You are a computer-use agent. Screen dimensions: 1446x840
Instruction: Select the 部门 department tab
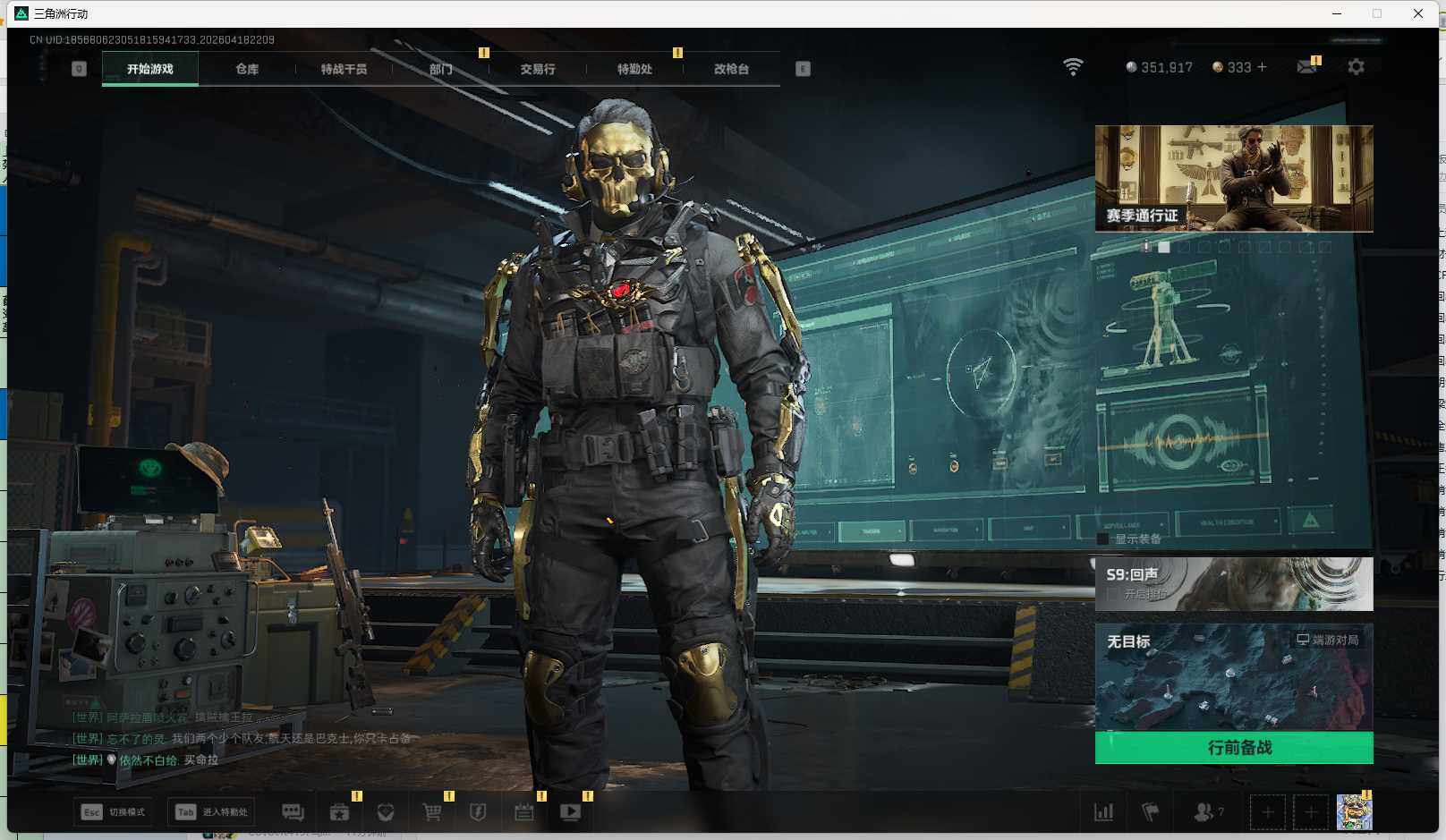440,69
